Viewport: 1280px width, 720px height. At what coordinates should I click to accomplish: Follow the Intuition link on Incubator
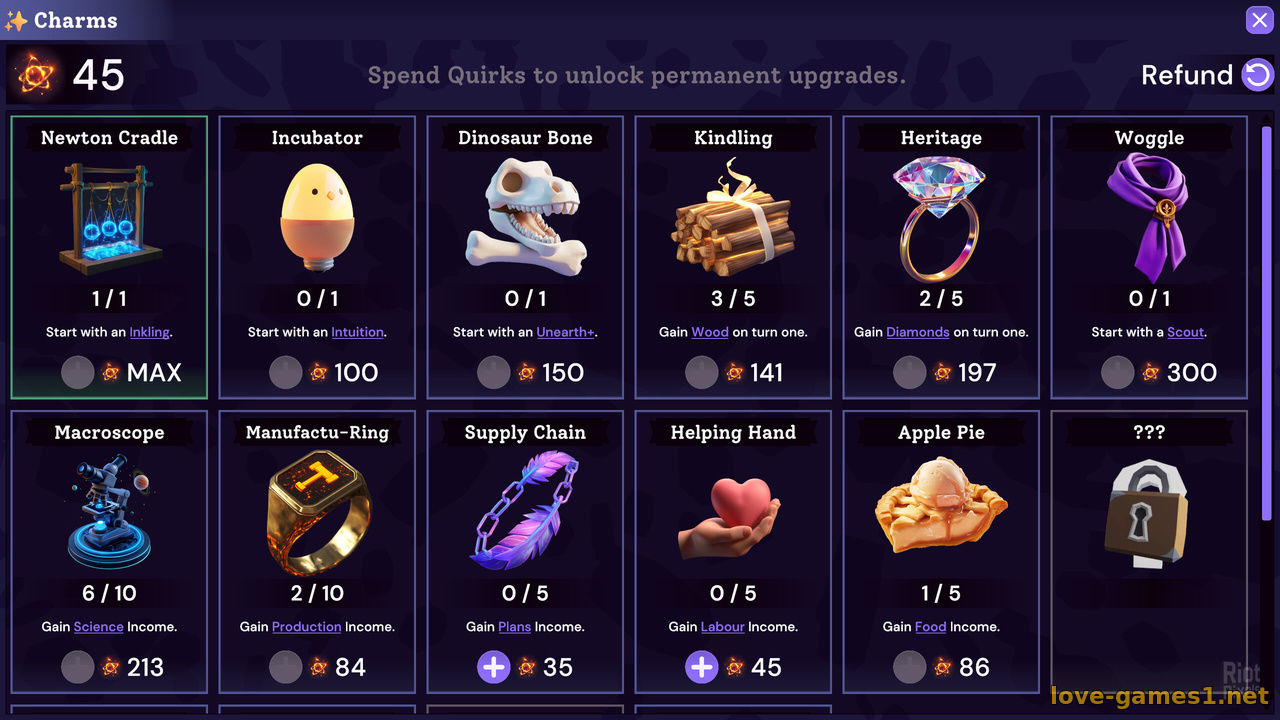coord(357,332)
